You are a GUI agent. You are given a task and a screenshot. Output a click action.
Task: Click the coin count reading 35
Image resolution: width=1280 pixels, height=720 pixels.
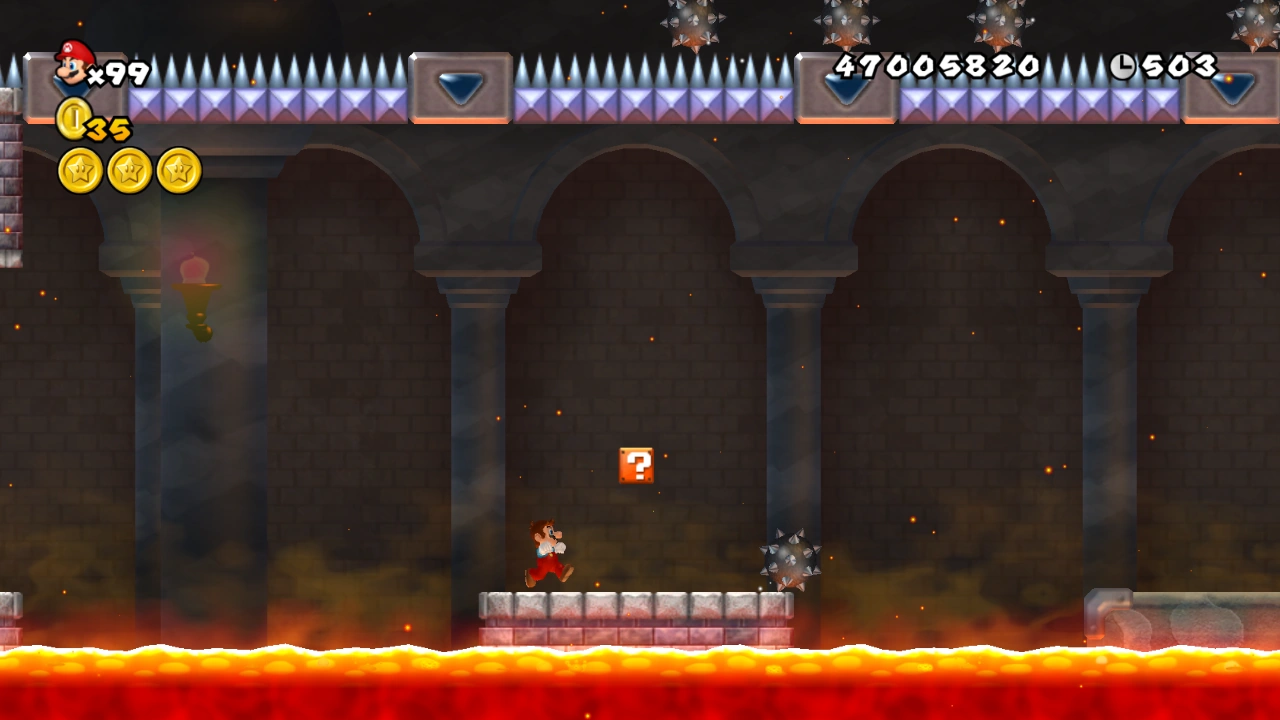tap(105, 128)
